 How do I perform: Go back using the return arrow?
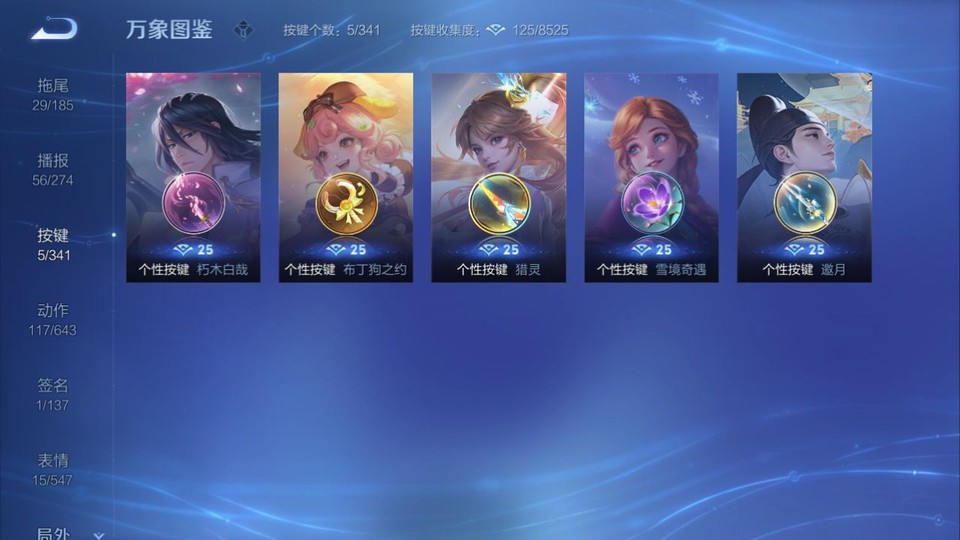(53, 29)
